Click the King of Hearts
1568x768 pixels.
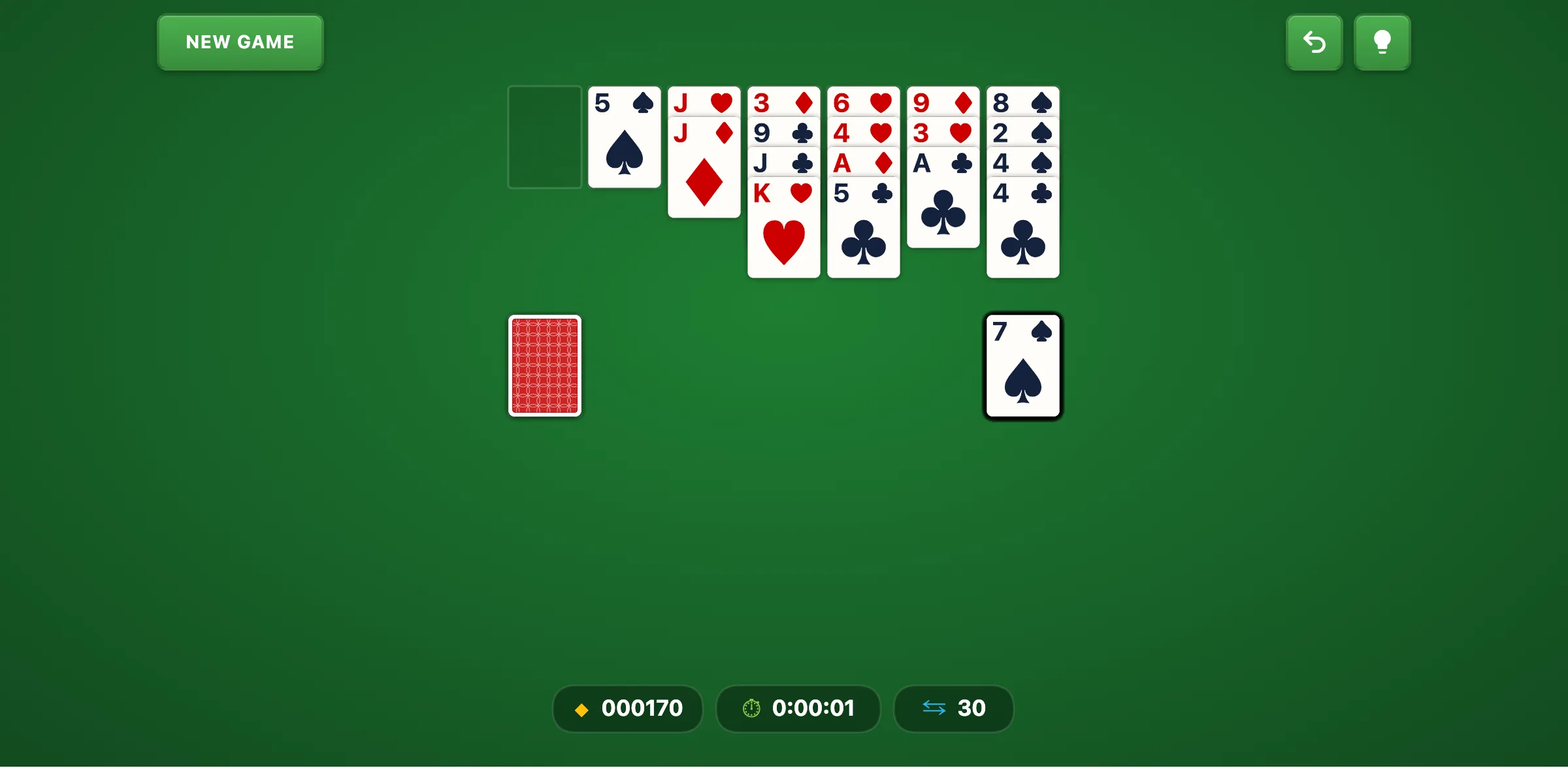tap(783, 229)
